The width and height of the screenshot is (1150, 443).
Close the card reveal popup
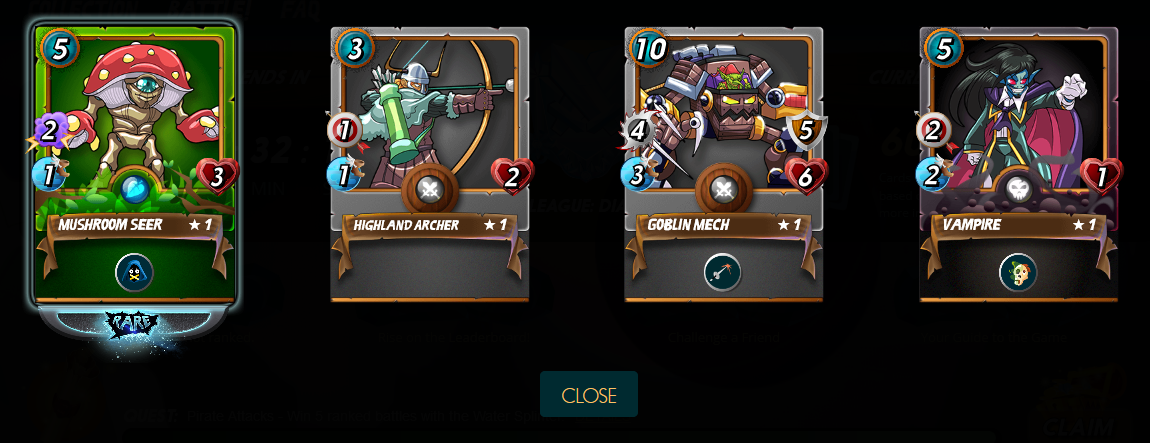tap(588, 394)
